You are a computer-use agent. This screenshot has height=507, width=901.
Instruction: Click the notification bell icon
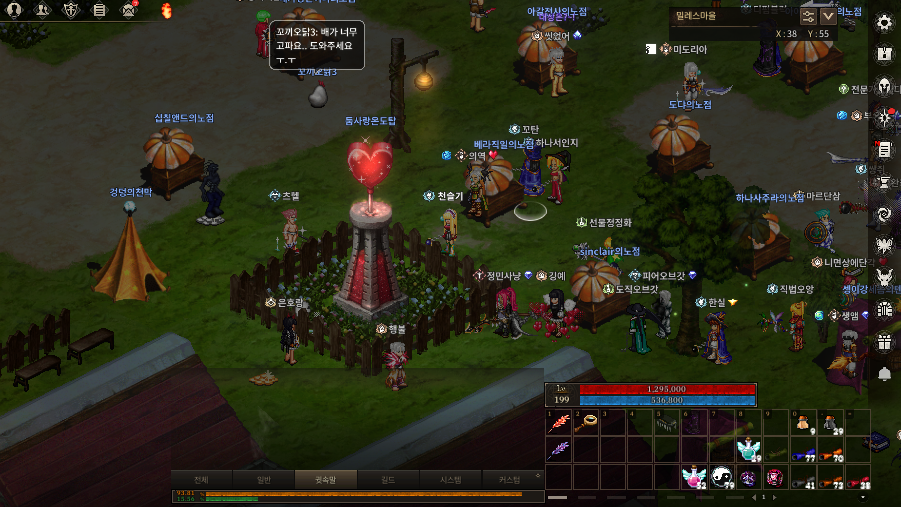[884, 373]
